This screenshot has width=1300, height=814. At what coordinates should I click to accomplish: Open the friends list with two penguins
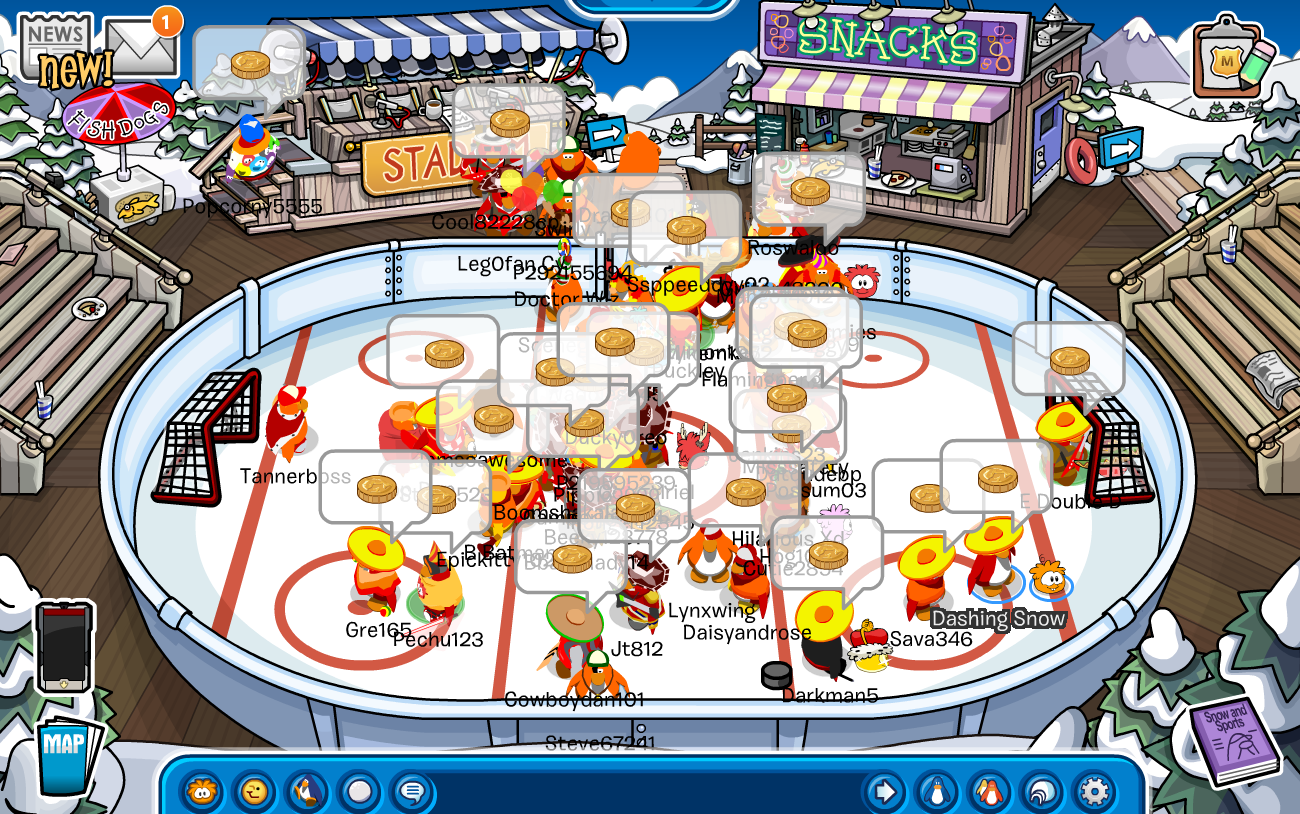pyautogui.click(x=989, y=792)
